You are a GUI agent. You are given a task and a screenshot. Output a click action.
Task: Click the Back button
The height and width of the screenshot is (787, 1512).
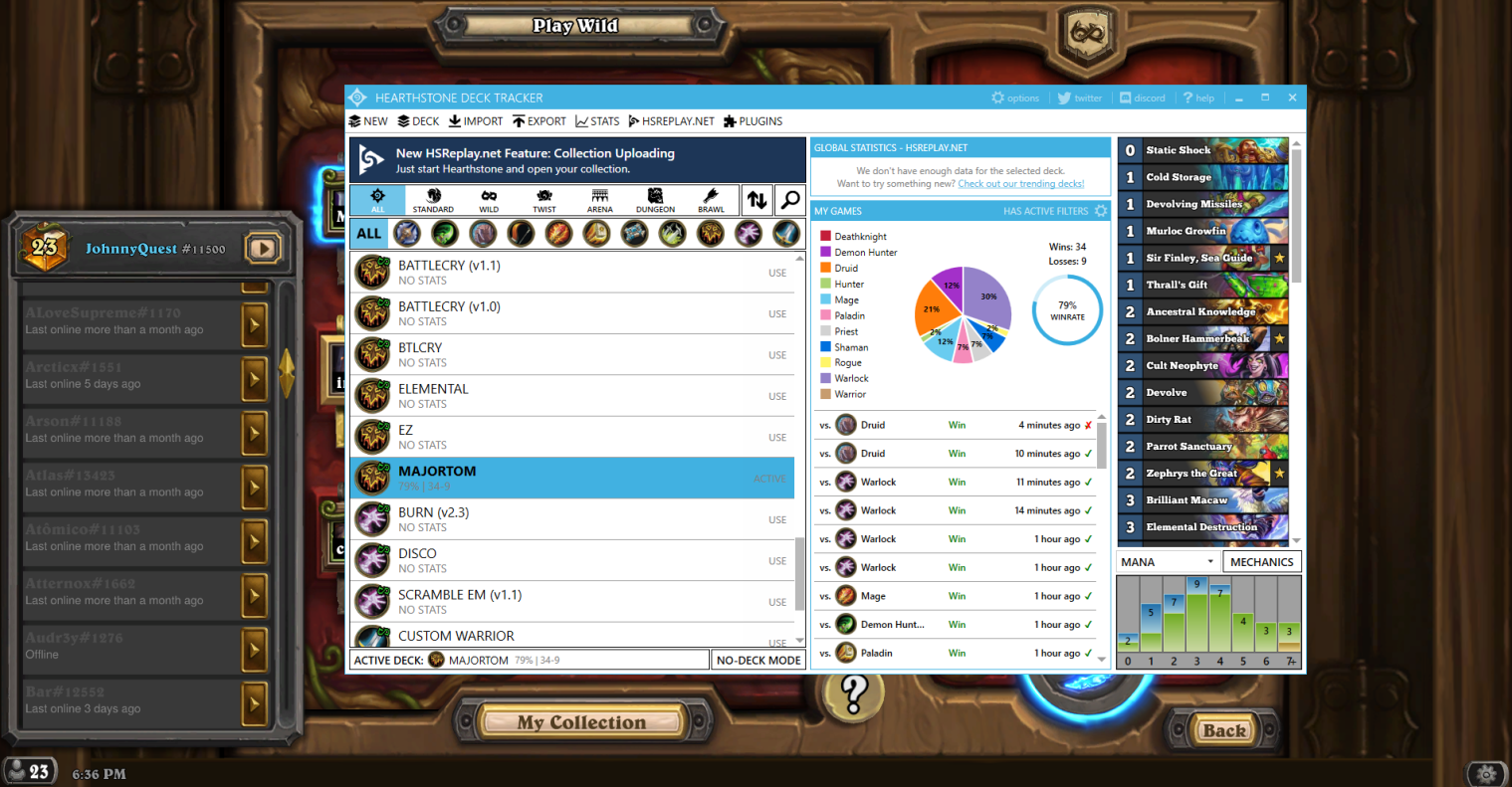(x=1223, y=730)
